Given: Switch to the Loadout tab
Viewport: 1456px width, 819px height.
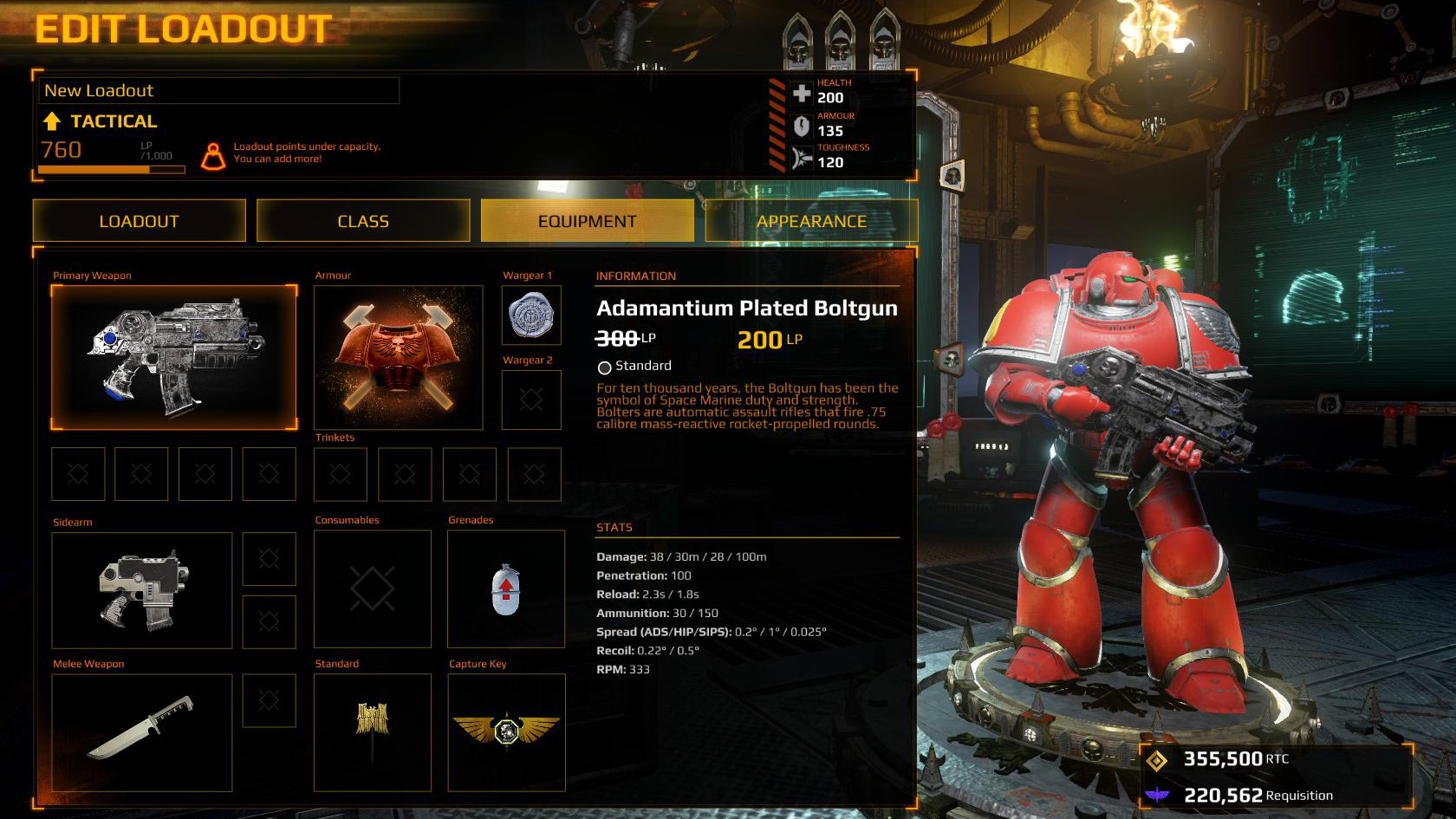Looking at the screenshot, I should (x=139, y=221).
